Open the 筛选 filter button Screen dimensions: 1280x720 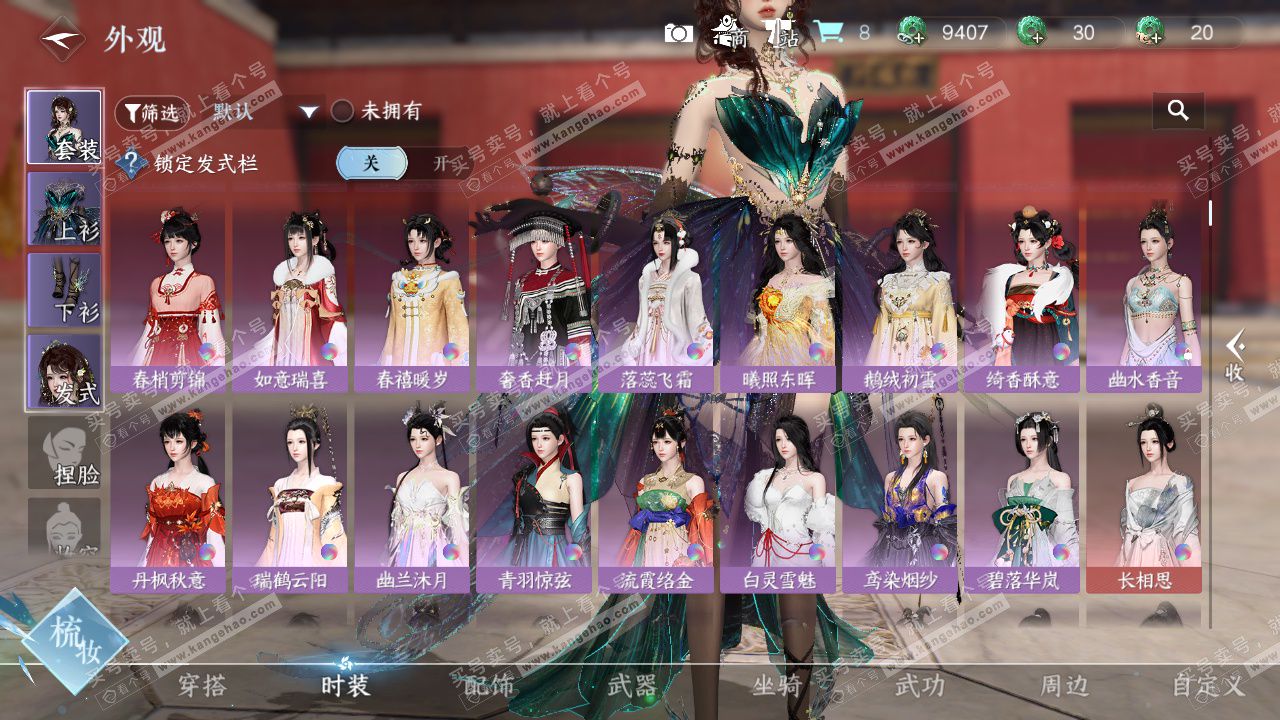(152, 112)
